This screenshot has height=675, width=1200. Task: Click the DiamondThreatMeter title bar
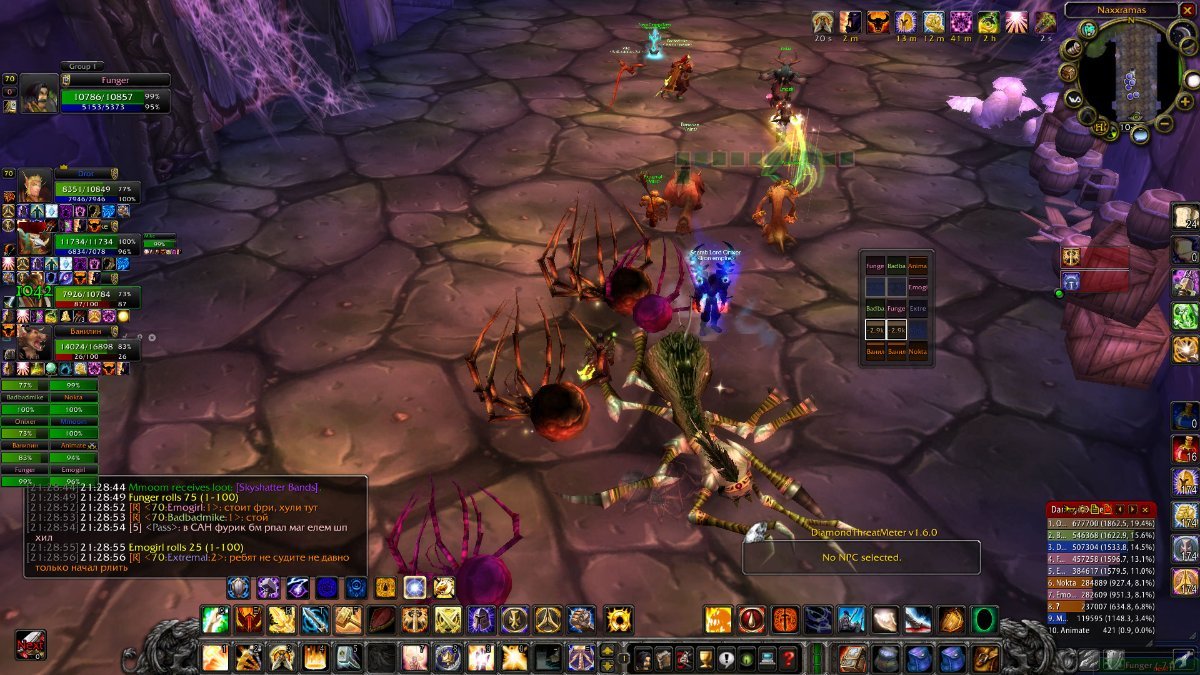860,532
